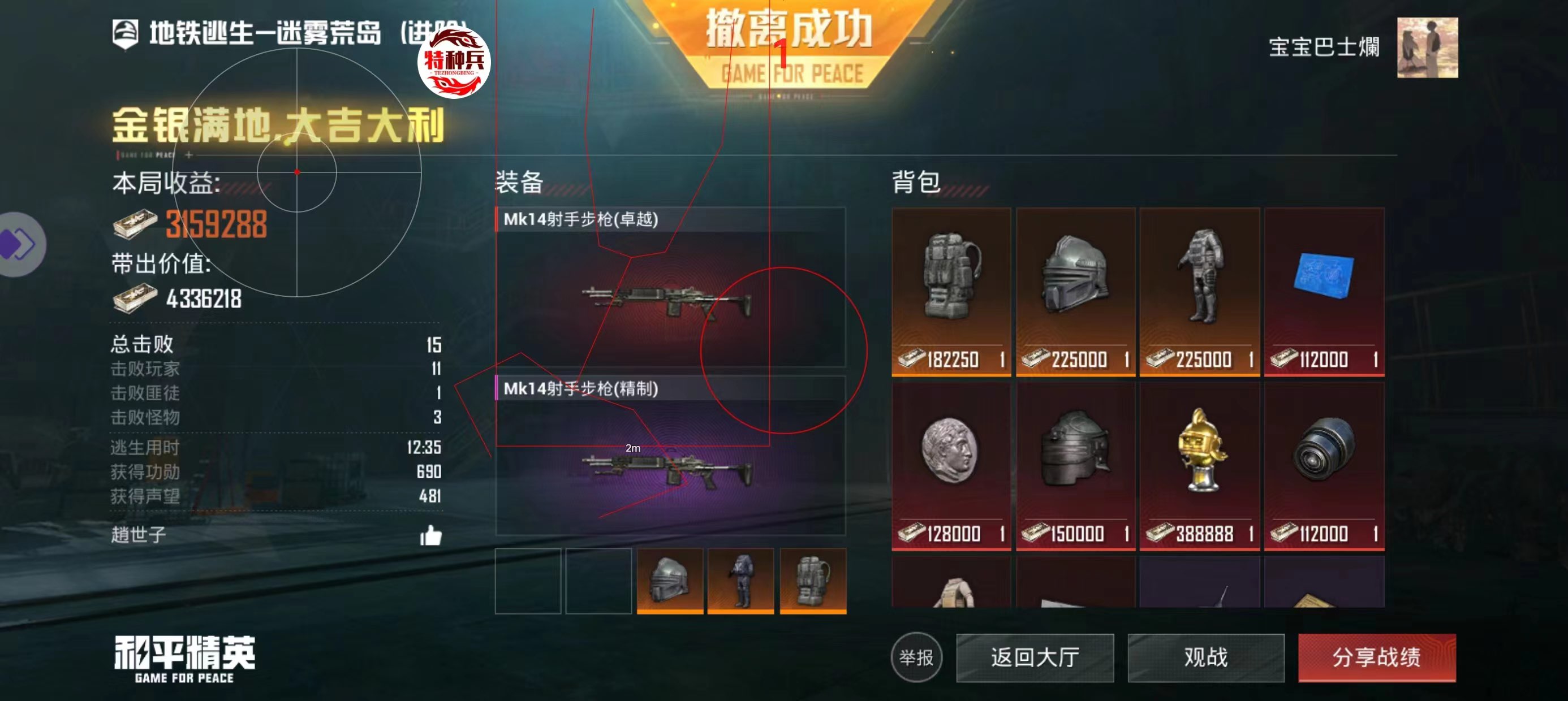Click the armor suit item in the backpack

[x=1199, y=292]
